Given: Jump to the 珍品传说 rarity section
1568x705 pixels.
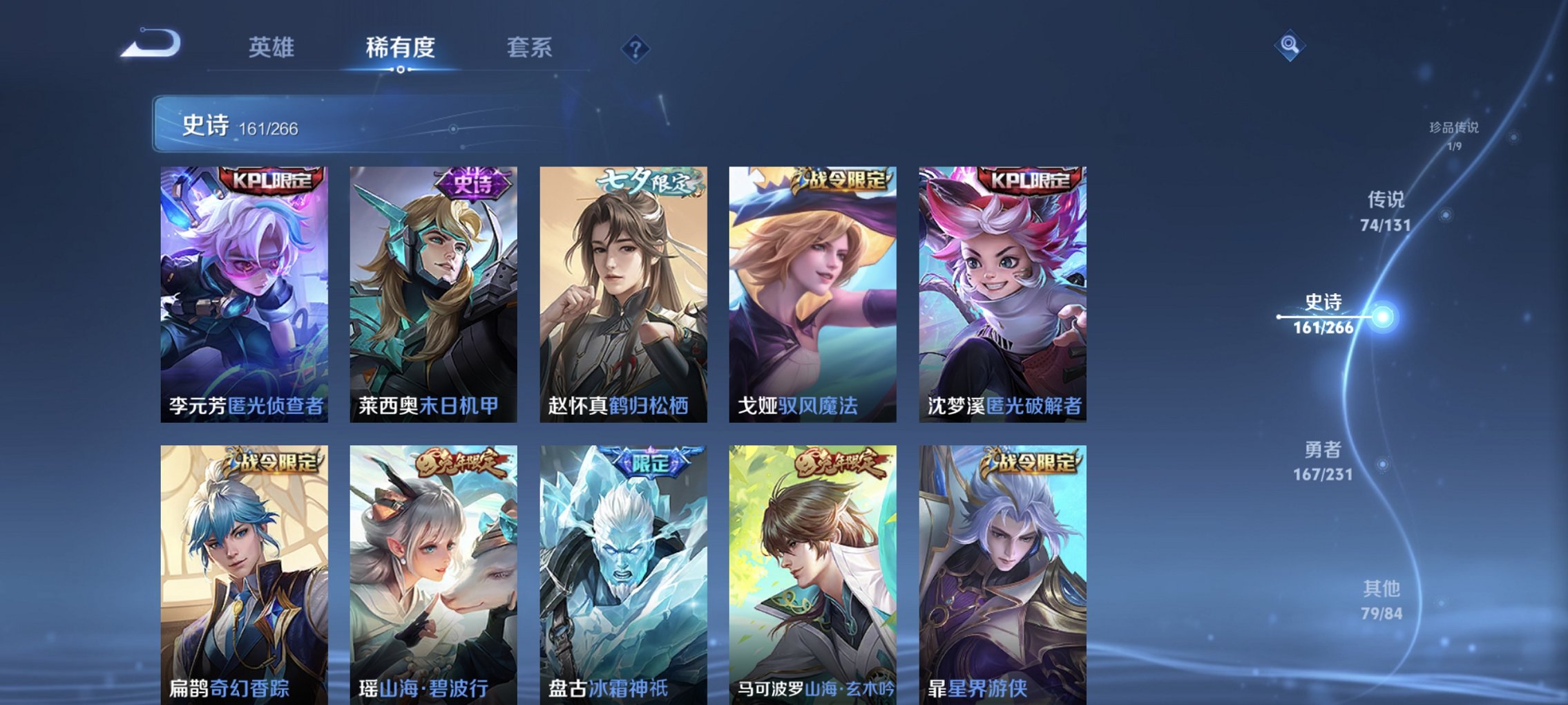Looking at the screenshot, I should (x=1453, y=135).
